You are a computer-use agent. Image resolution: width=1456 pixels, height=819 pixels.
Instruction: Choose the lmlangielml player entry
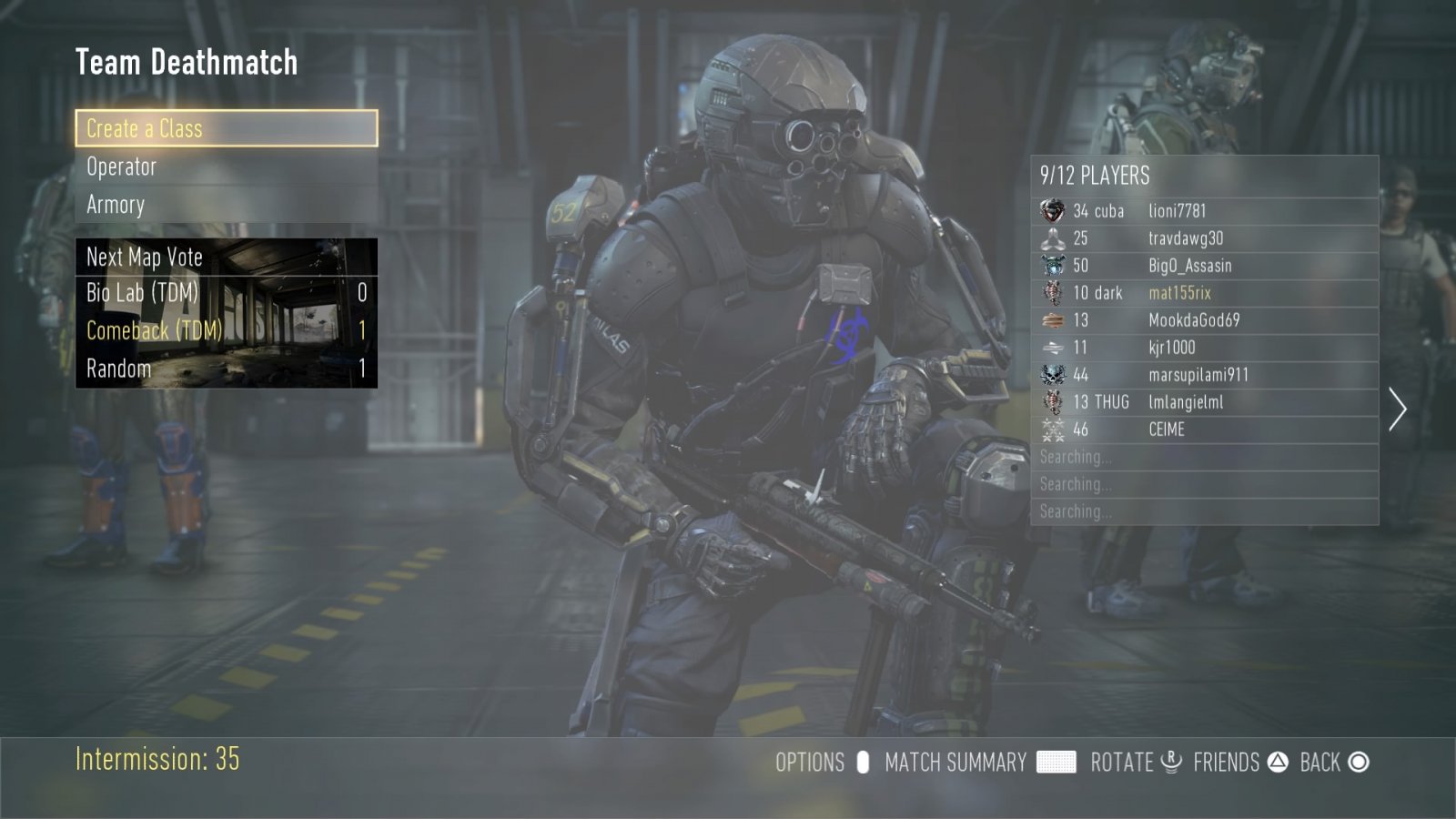coord(1204,402)
